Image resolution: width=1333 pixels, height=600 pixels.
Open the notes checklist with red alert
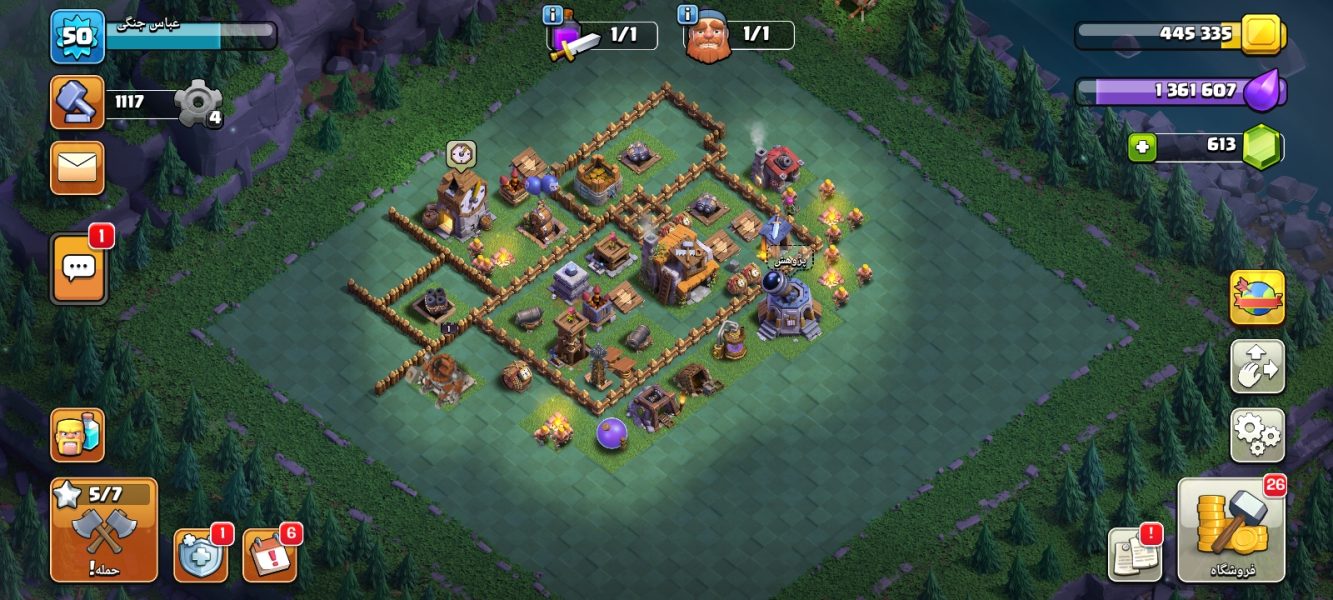[1135, 554]
